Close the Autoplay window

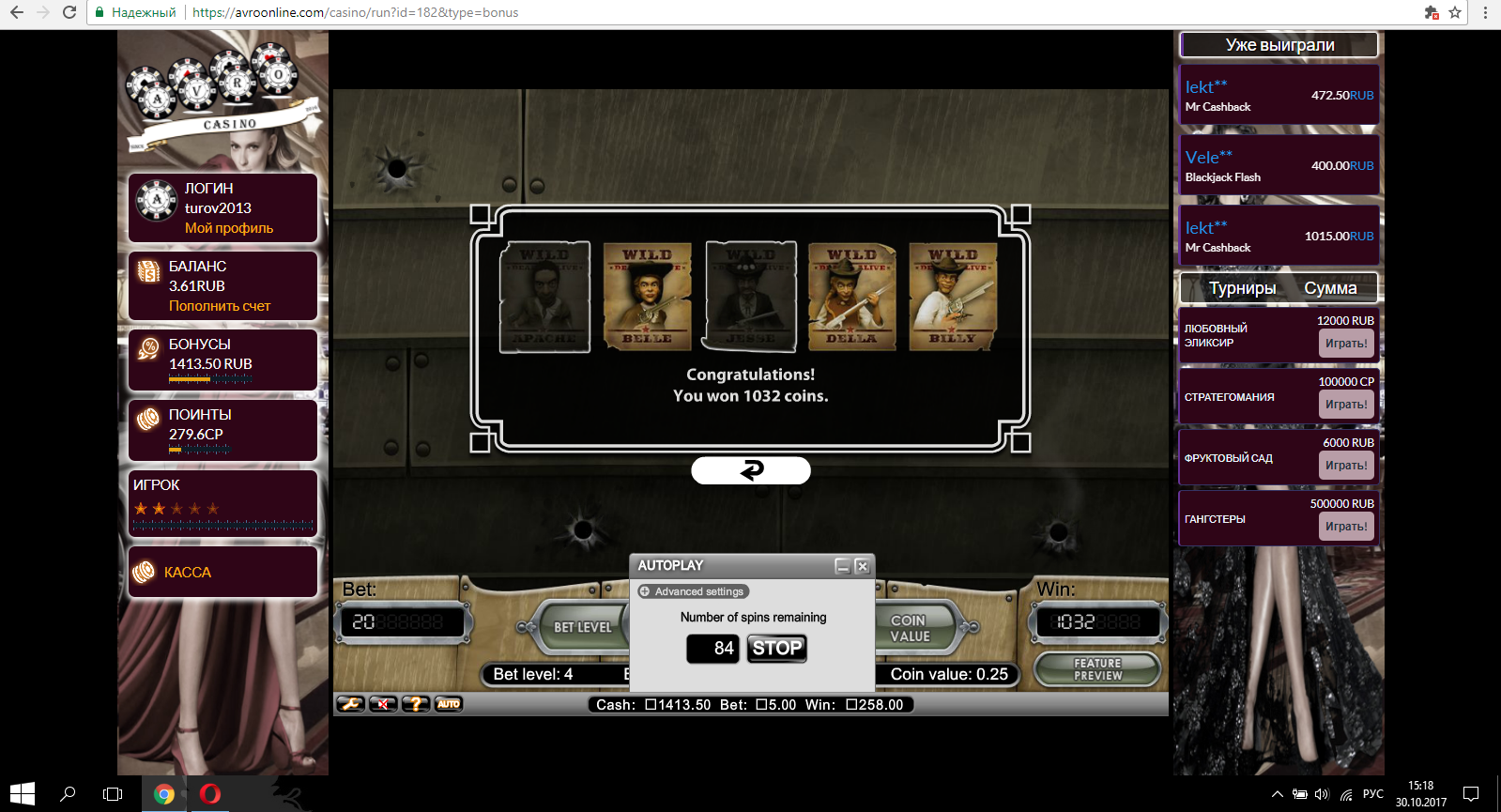coord(862,566)
